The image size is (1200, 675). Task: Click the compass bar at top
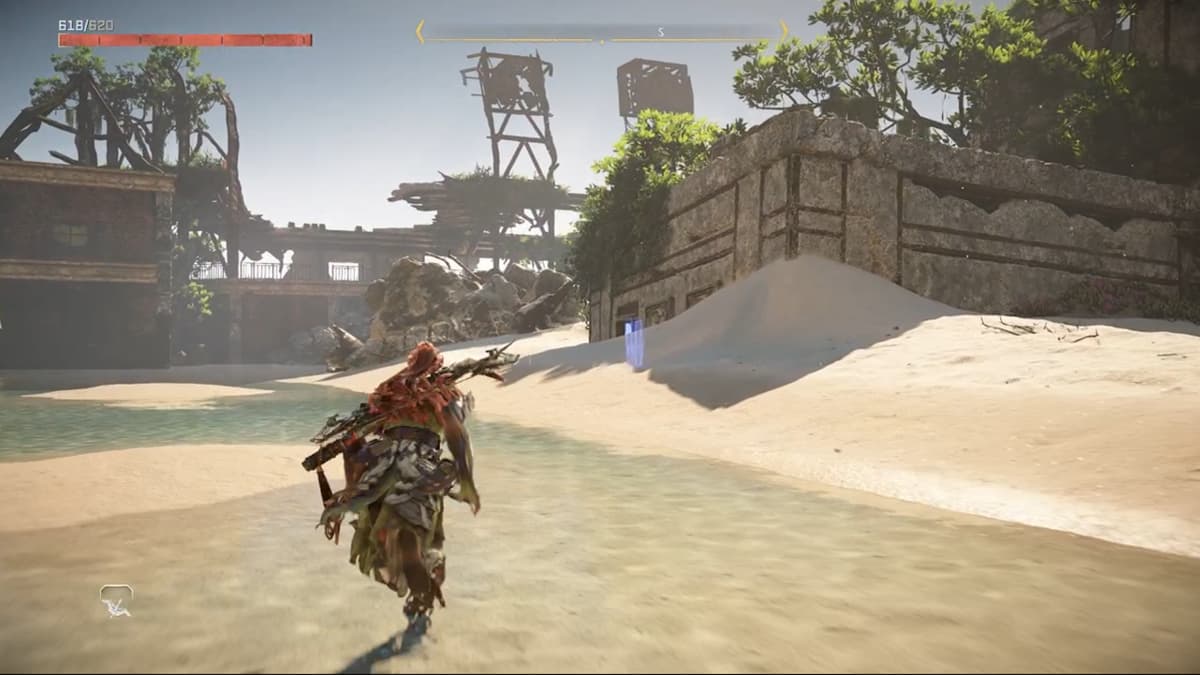601,32
